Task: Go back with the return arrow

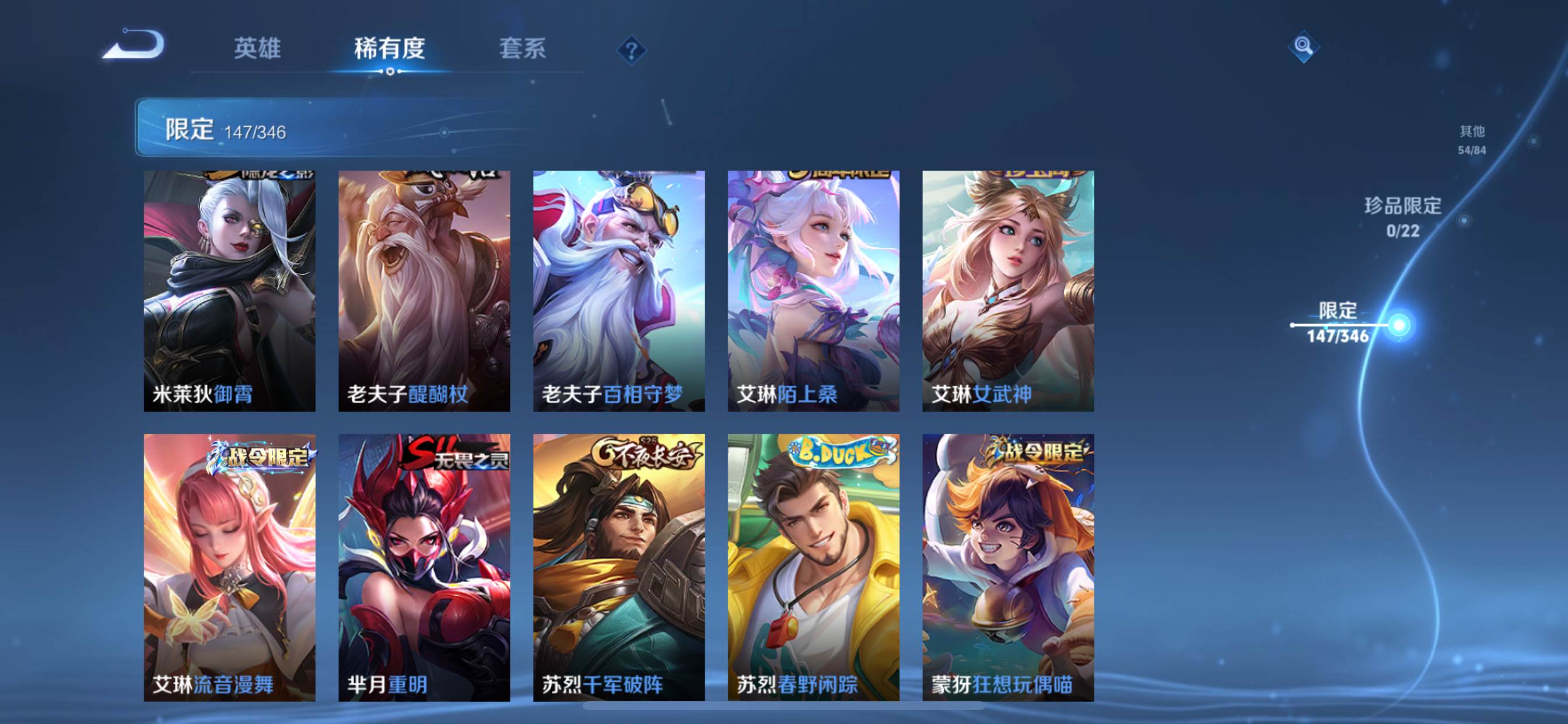Action: coord(134,45)
